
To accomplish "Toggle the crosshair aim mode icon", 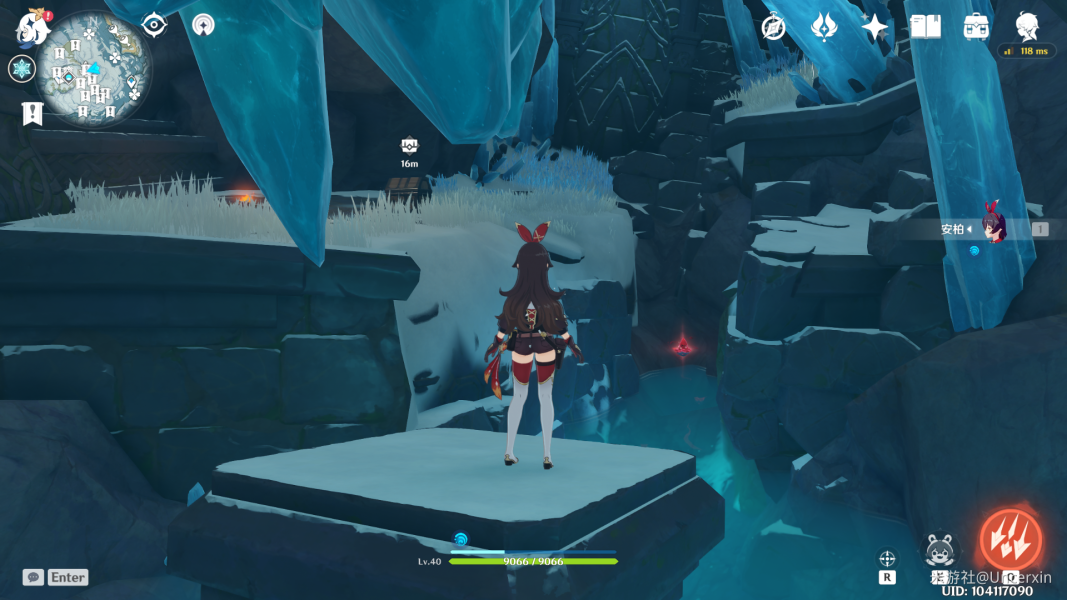I will tap(887, 559).
